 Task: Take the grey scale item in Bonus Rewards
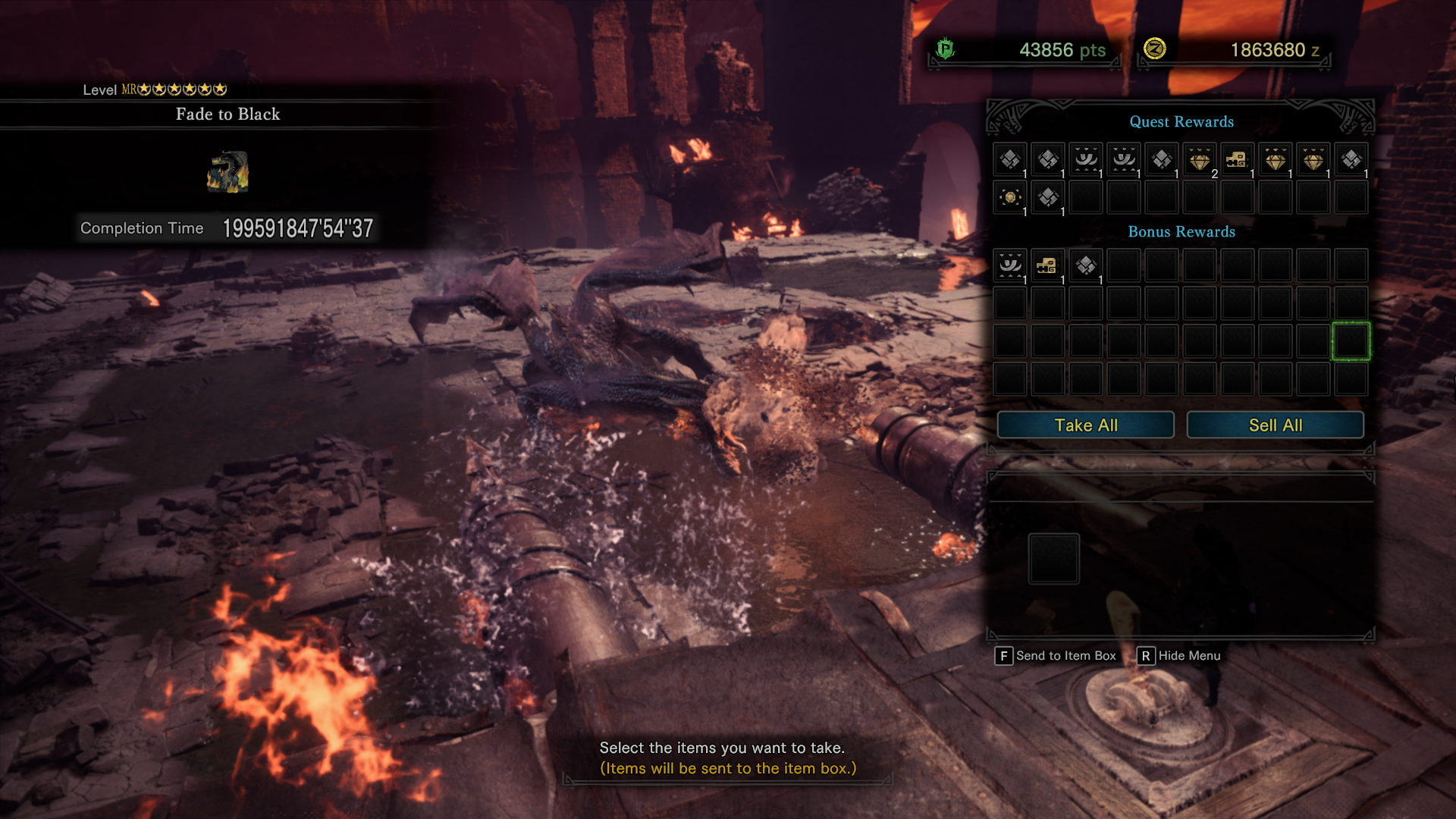(1086, 265)
